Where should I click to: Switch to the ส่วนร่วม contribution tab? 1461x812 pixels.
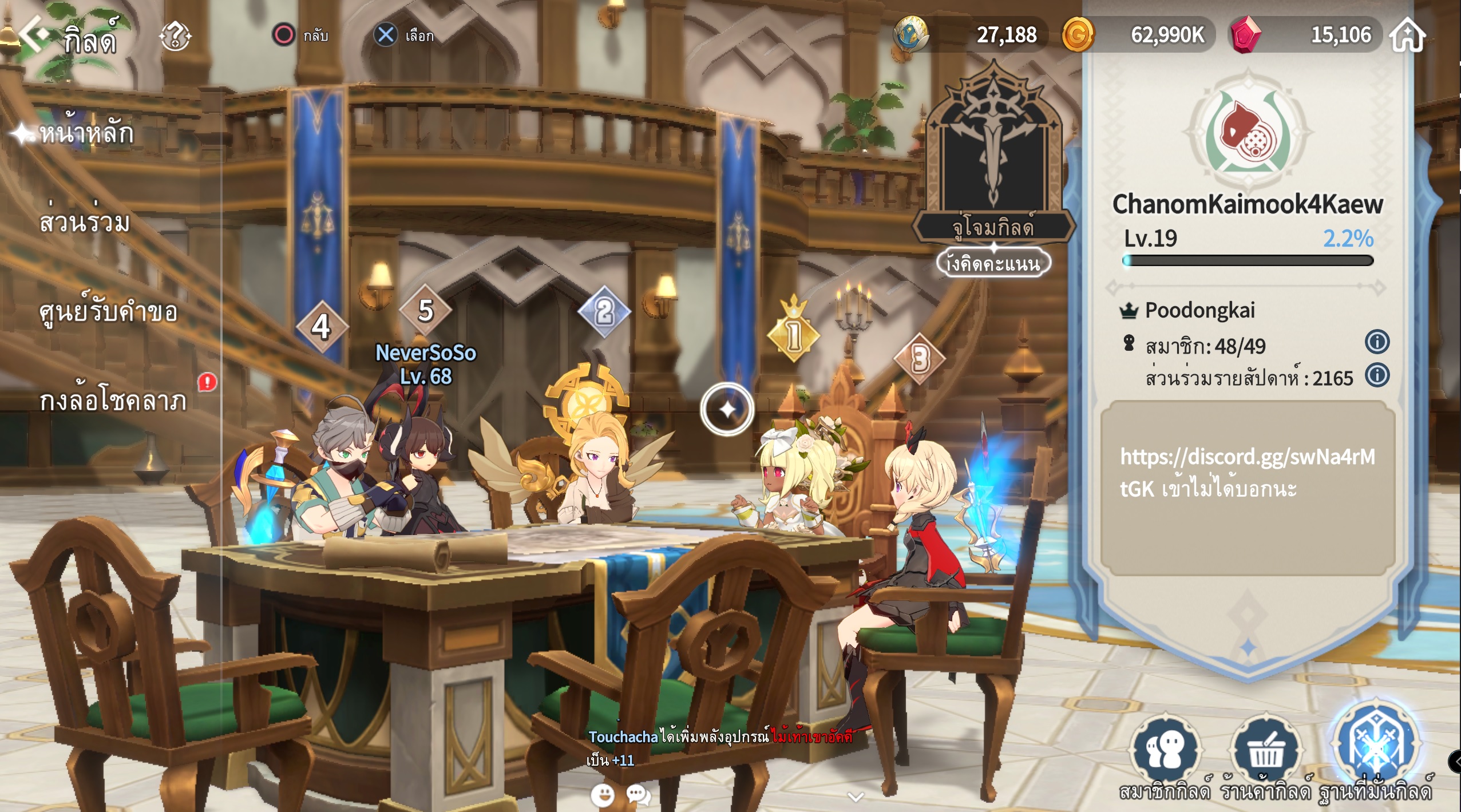(85, 222)
